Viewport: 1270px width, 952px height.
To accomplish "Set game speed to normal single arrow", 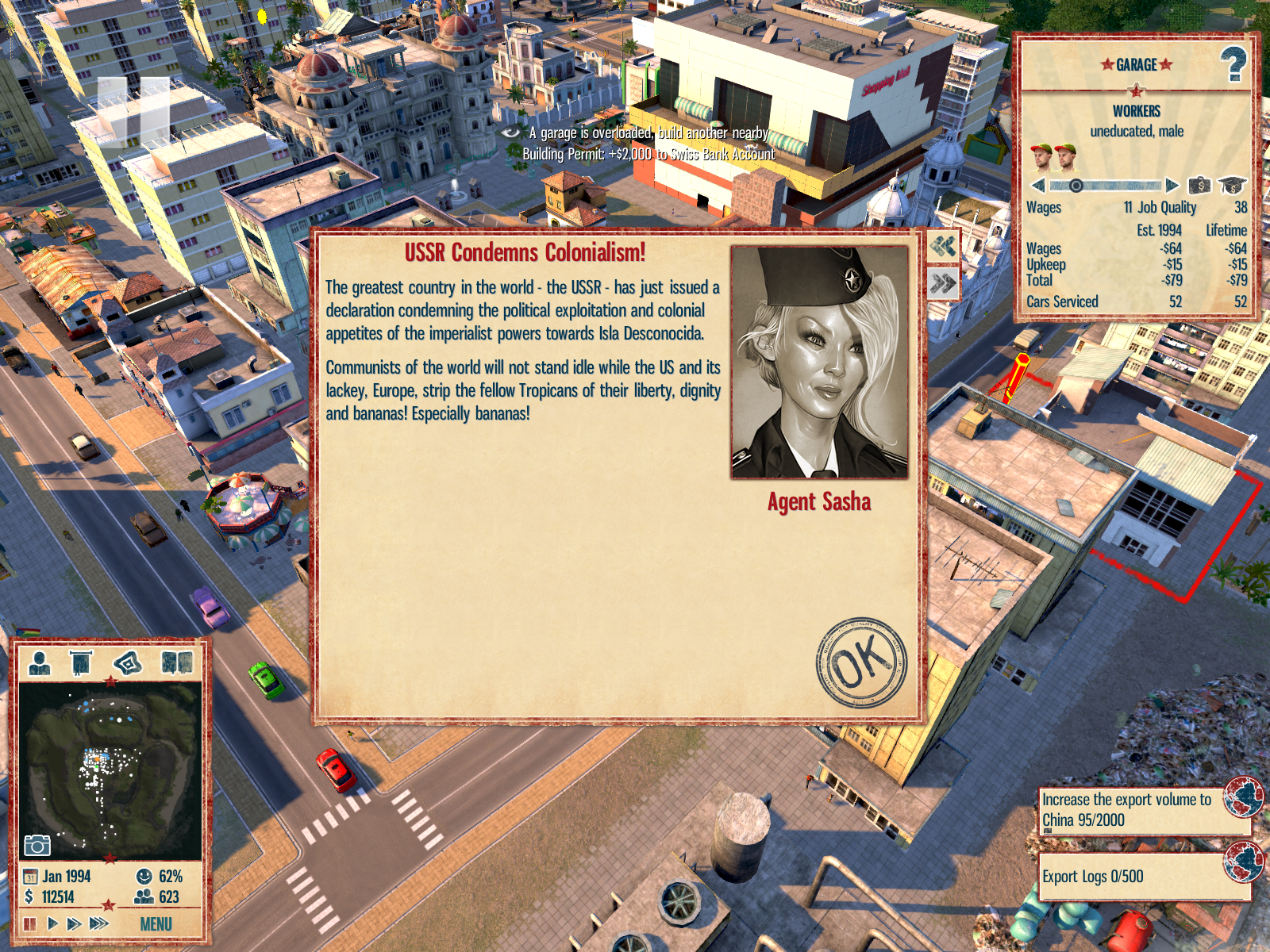I will pos(52,923).
